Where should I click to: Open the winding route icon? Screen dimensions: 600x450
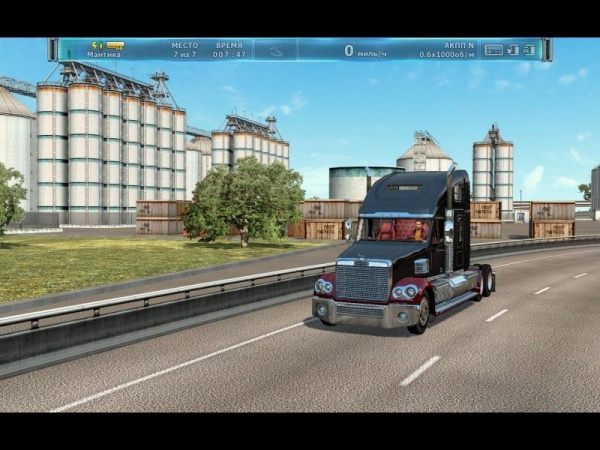[x=274, y=49]
